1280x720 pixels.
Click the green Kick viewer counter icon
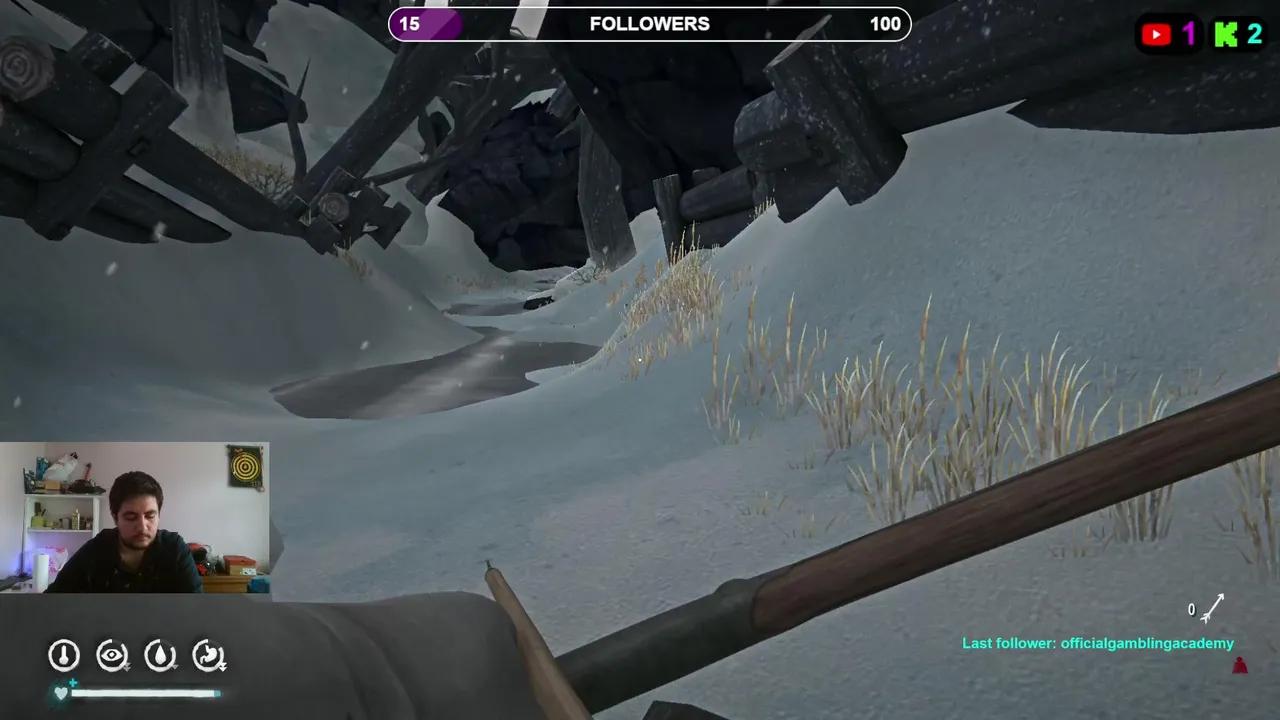pos(1226,34)
